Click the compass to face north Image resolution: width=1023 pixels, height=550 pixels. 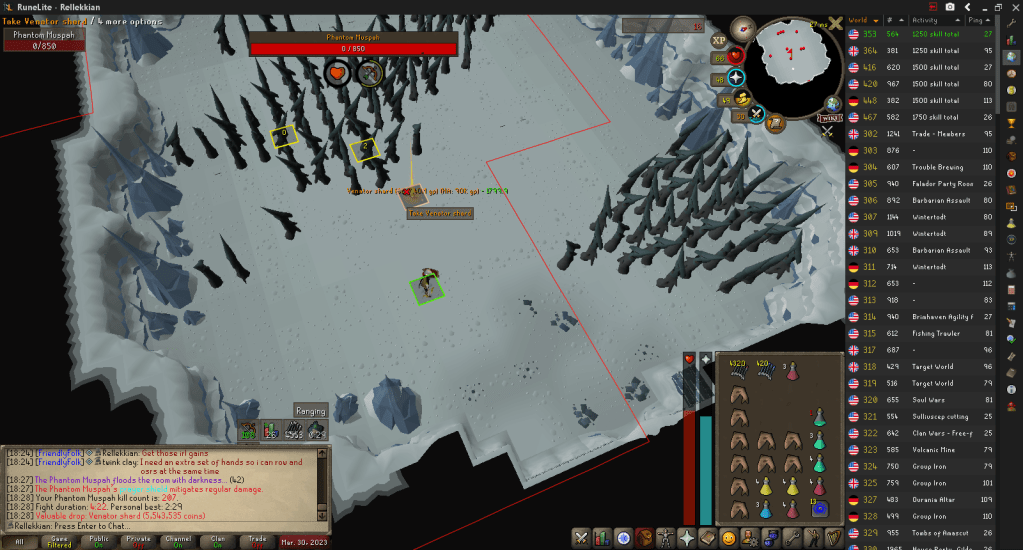coord(742,27)
